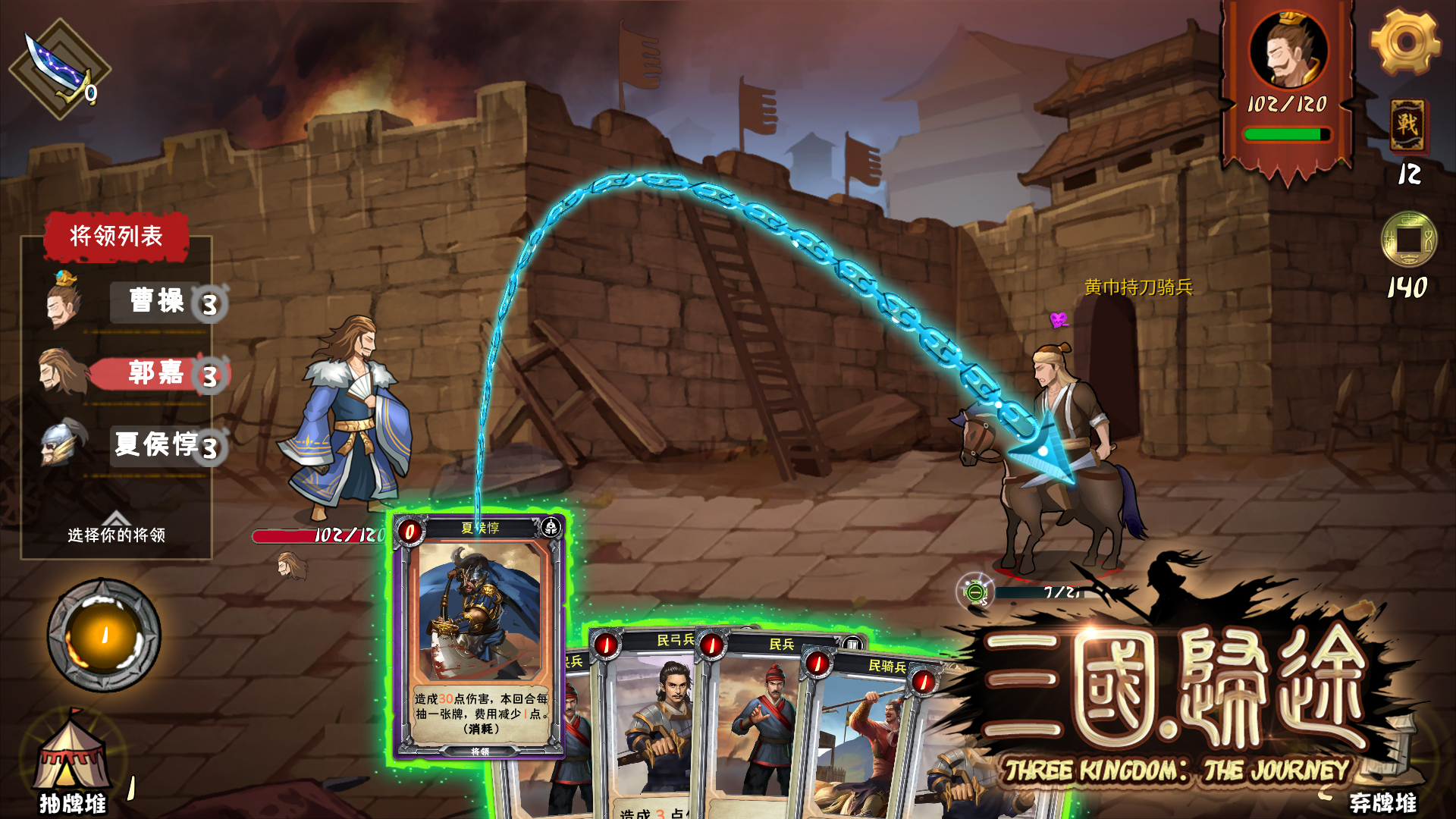
Task: Select general 曹操 from the list
Action: (157, 301)
